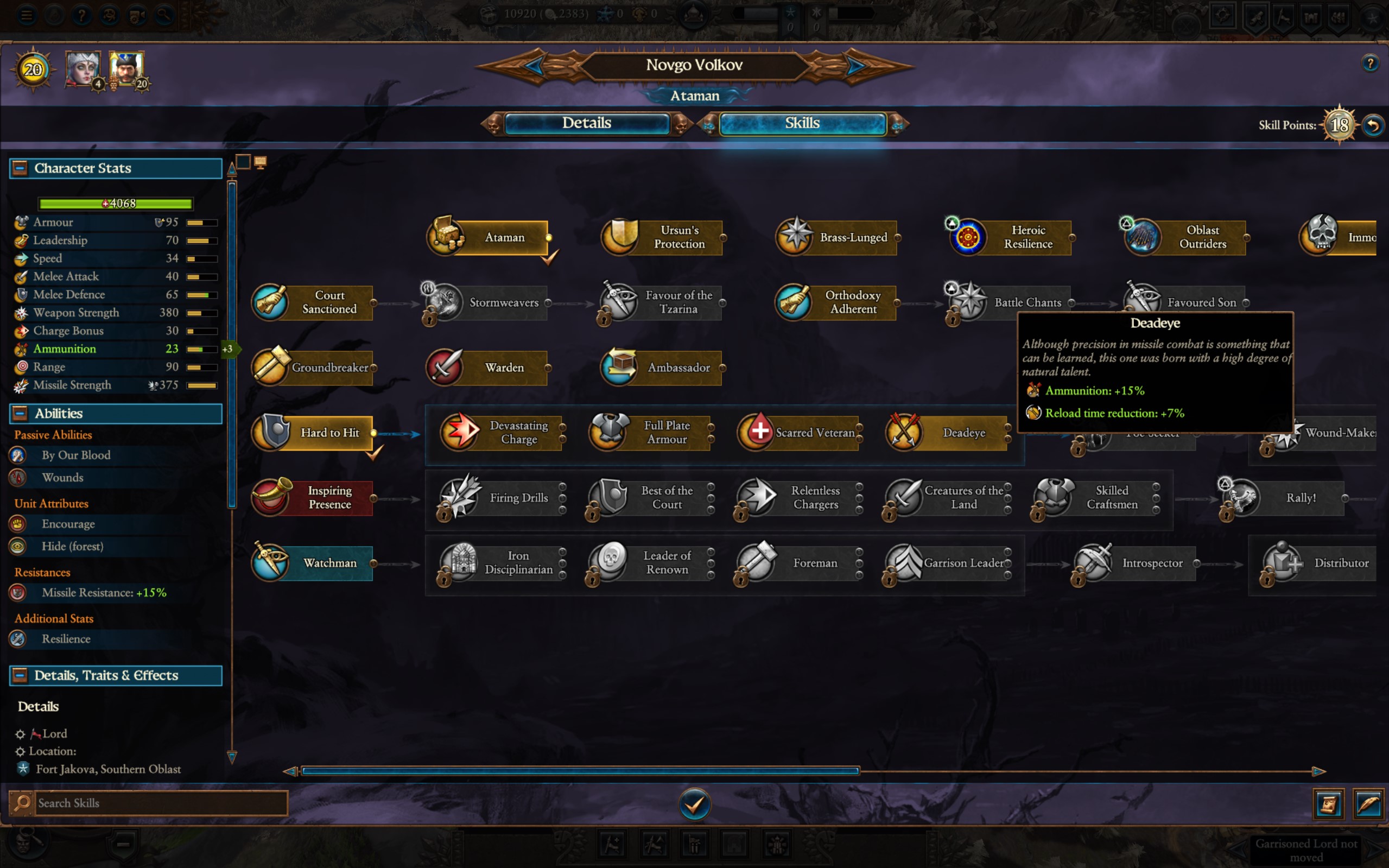This screenshot has width=1389, height=868.
Task: Collapse the Abilities panel
Action: coord(20,413)
